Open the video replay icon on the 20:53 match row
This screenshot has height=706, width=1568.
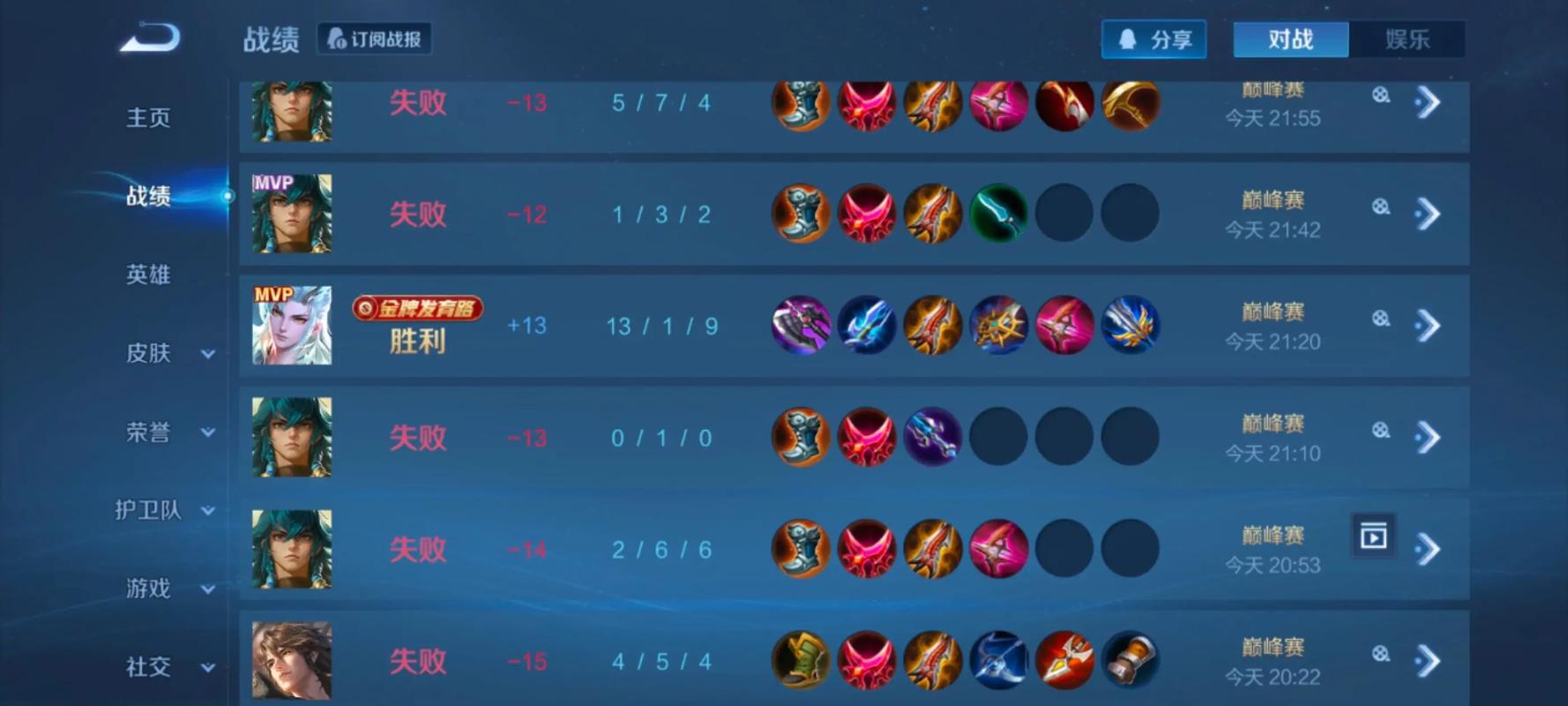click(1372, 535)
